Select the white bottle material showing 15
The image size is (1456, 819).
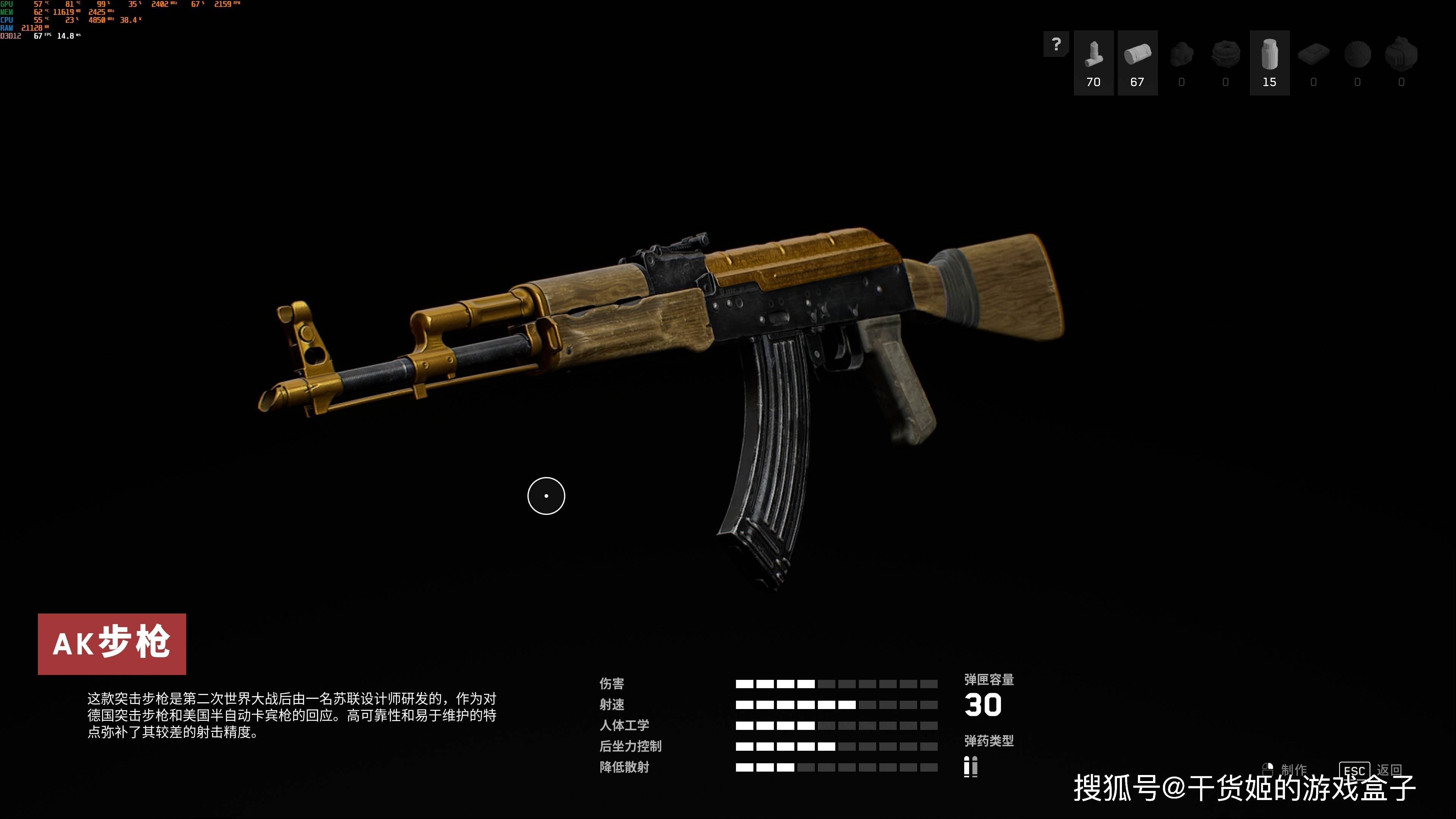[1269, 62]
